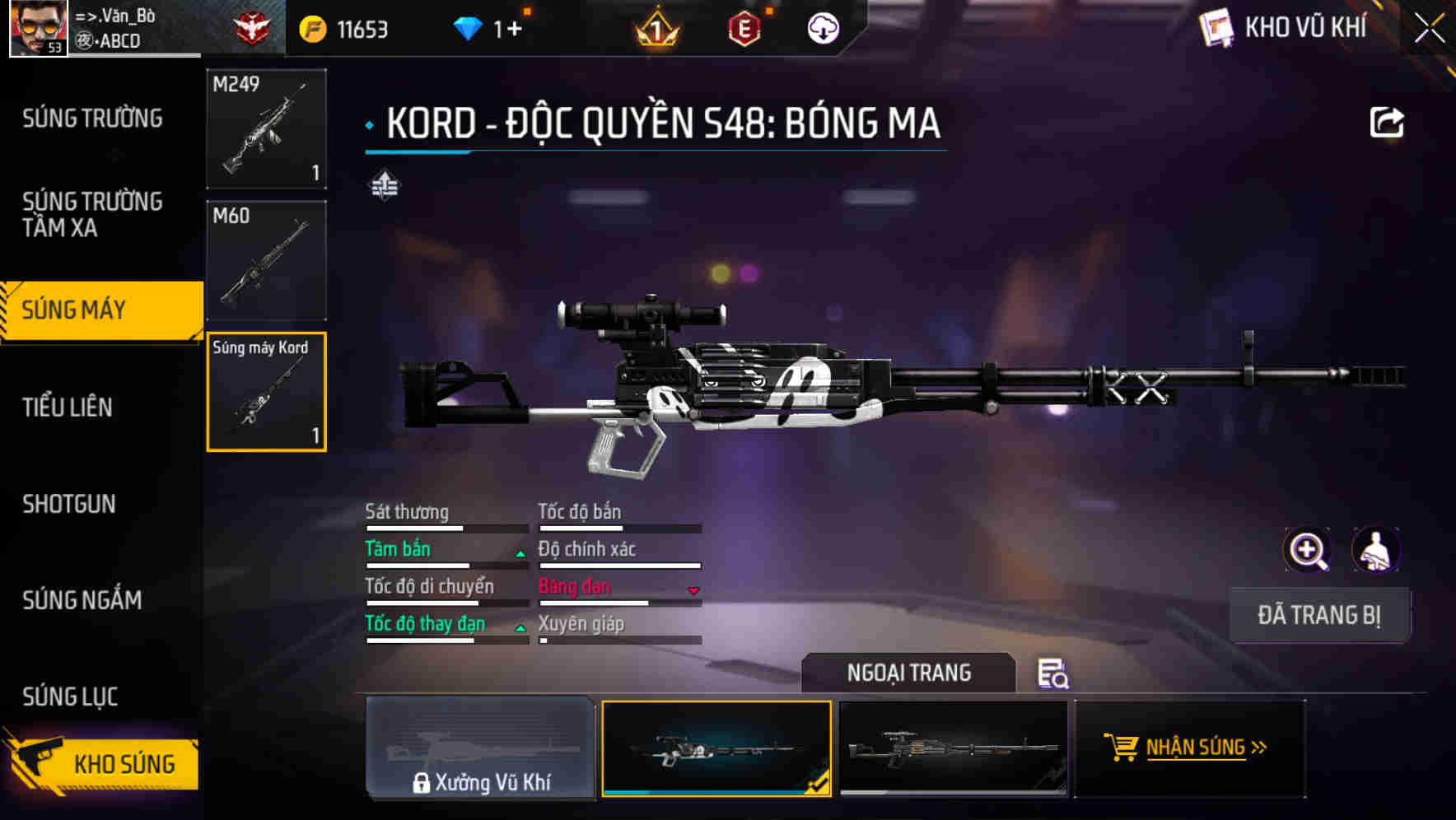Open the Kho Vũ Khí book icon

(x=1216, y=29)
